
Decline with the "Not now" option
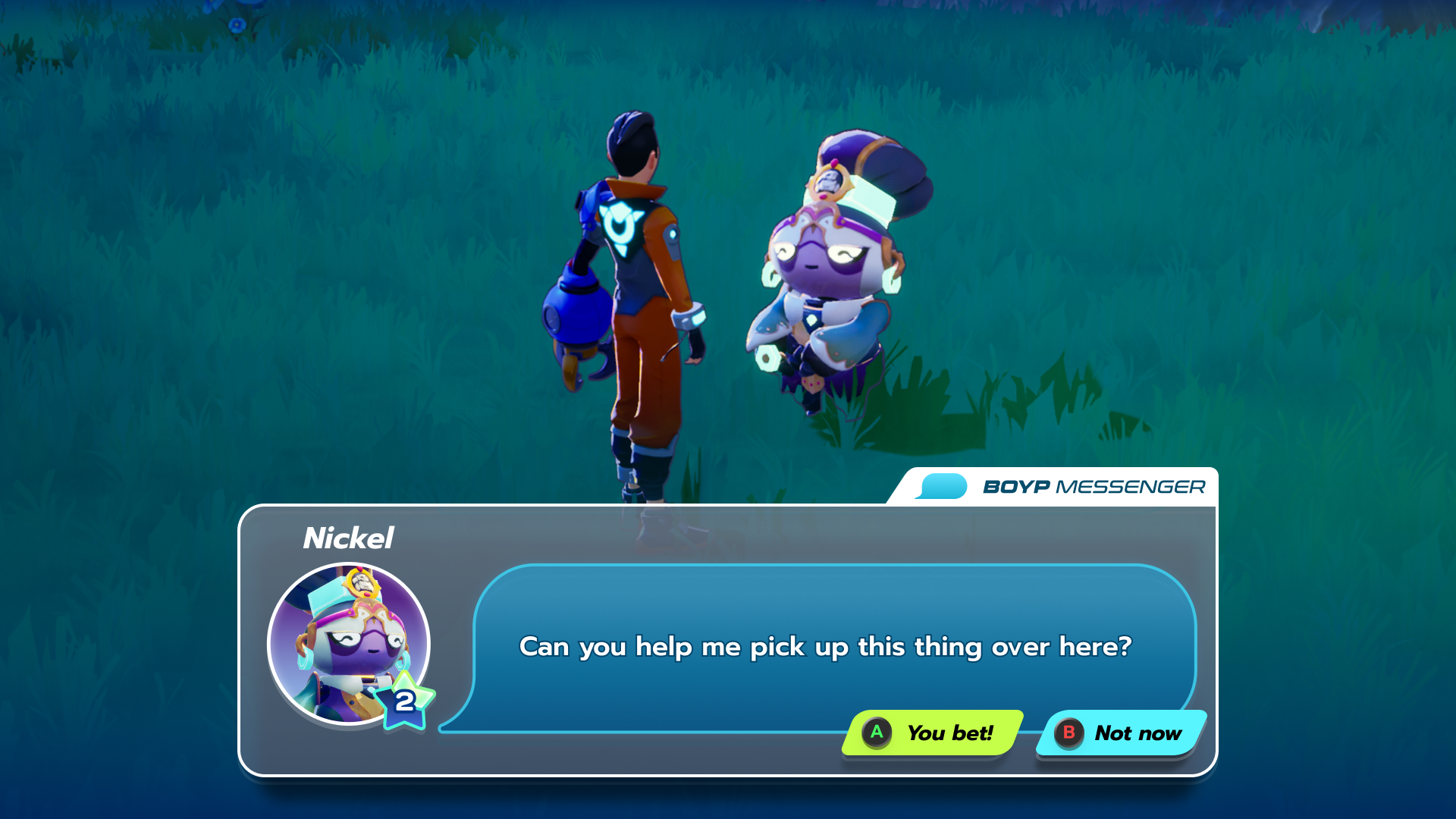click(x=1120, y=733)
